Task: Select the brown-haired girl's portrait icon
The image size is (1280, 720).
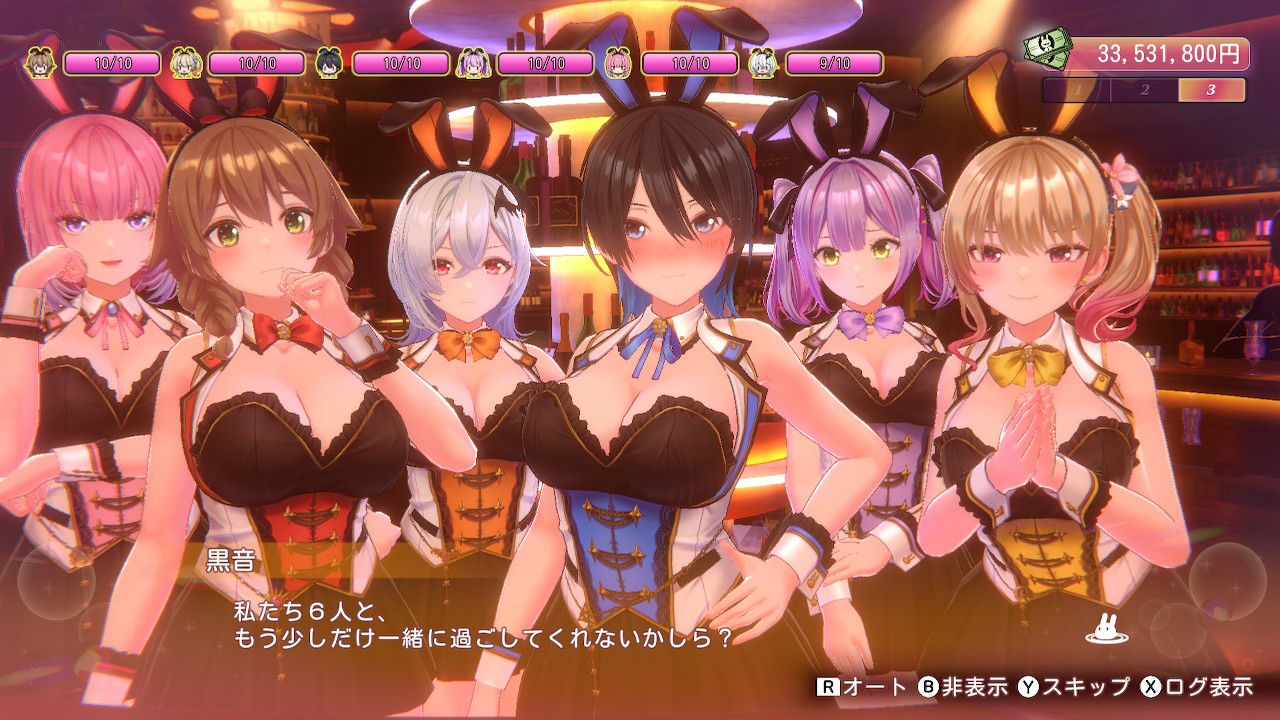Action: (40, 63)
